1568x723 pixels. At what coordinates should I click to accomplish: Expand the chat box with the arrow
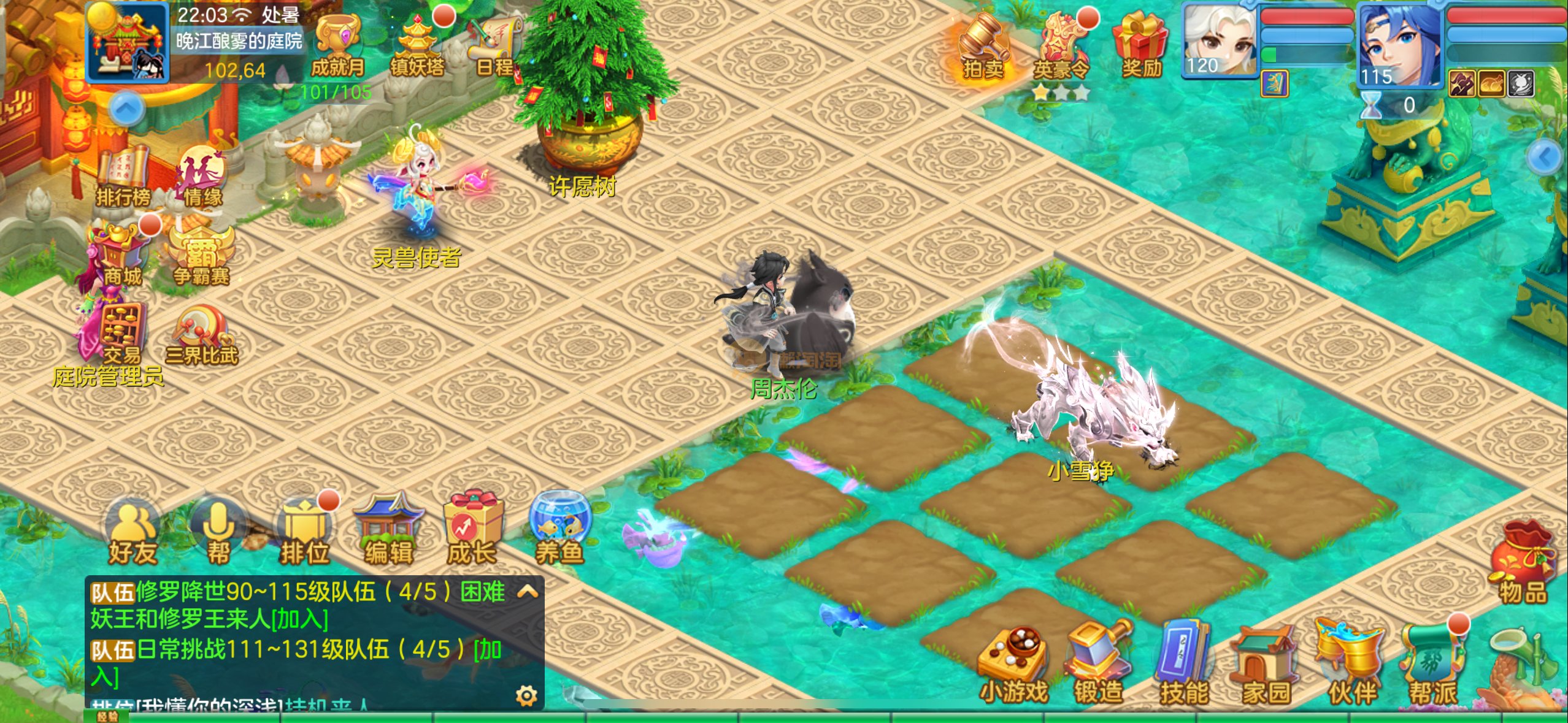click(x=528, y=592)
